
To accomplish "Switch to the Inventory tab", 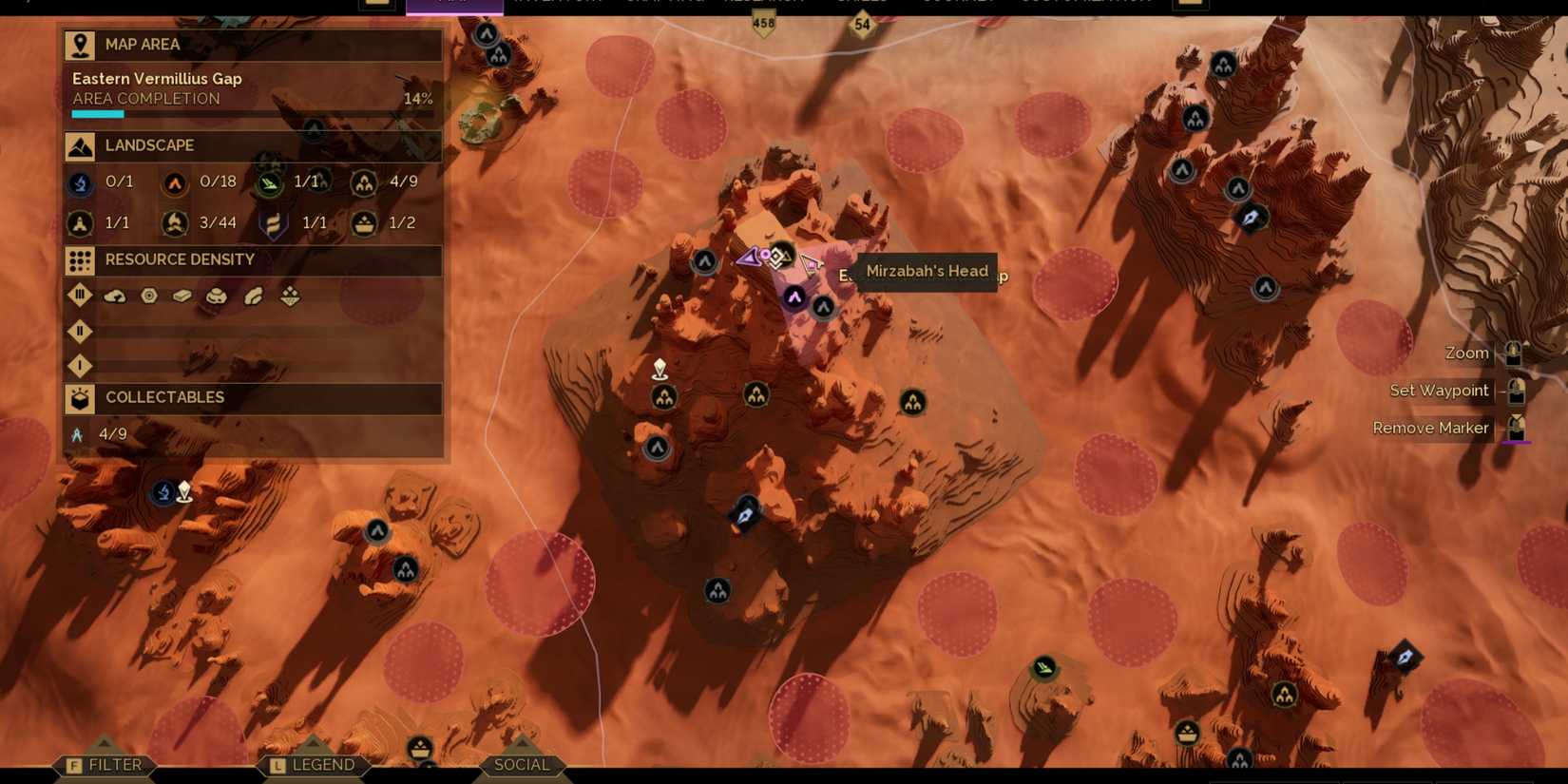I will (556, 2).
